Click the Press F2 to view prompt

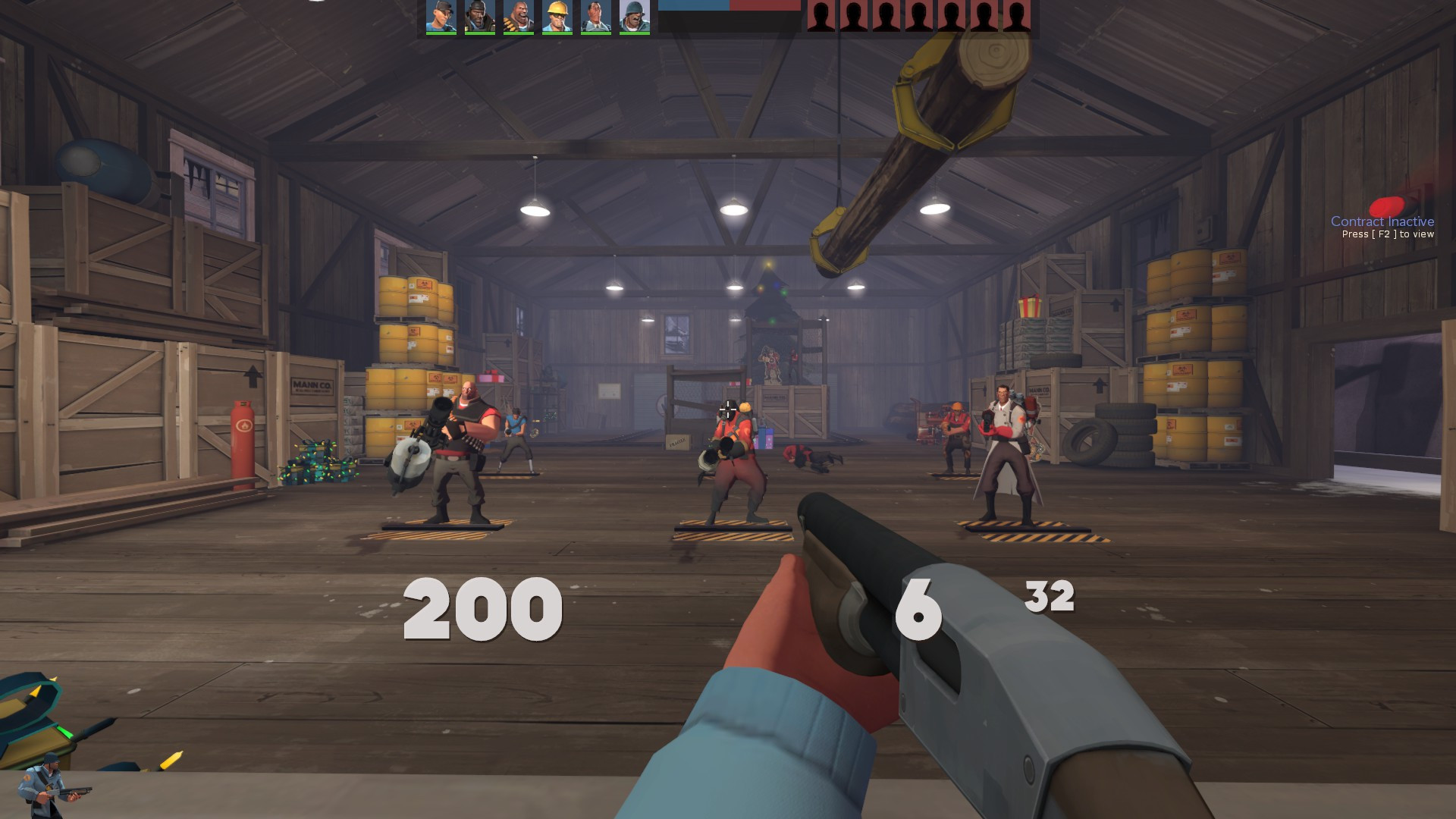click(x=1388, y=235)
